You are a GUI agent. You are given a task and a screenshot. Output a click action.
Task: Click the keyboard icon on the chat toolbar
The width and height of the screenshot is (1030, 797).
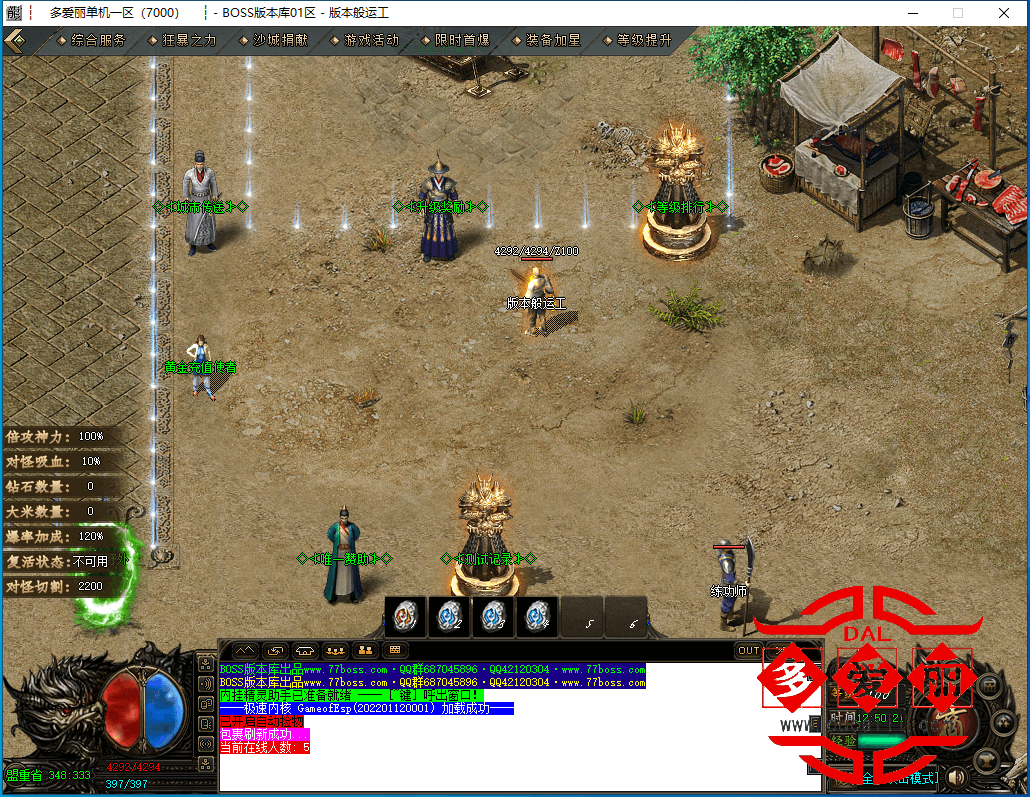pyautogui.click(x=395, y=650)
